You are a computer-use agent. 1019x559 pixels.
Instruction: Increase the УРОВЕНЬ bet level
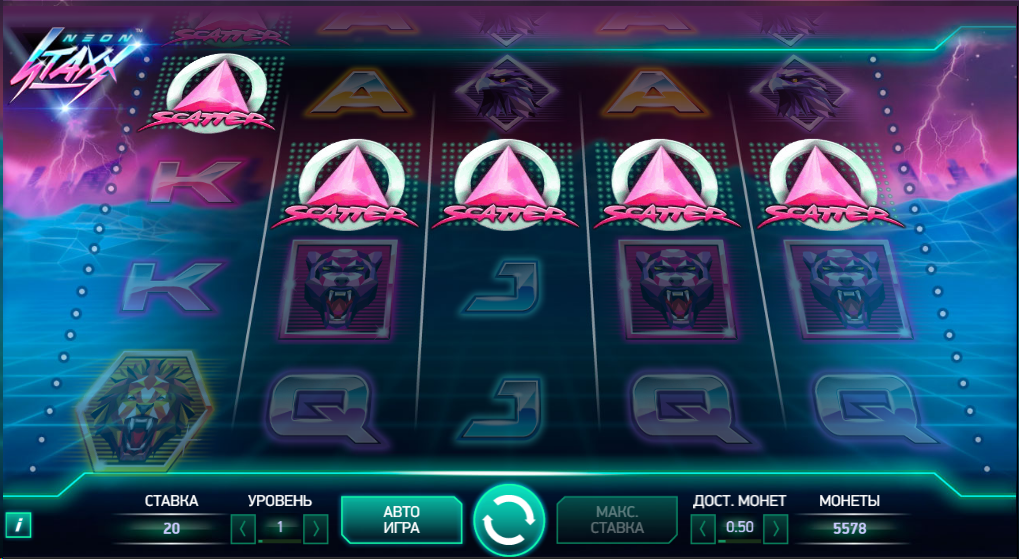(x=316, y=527)
